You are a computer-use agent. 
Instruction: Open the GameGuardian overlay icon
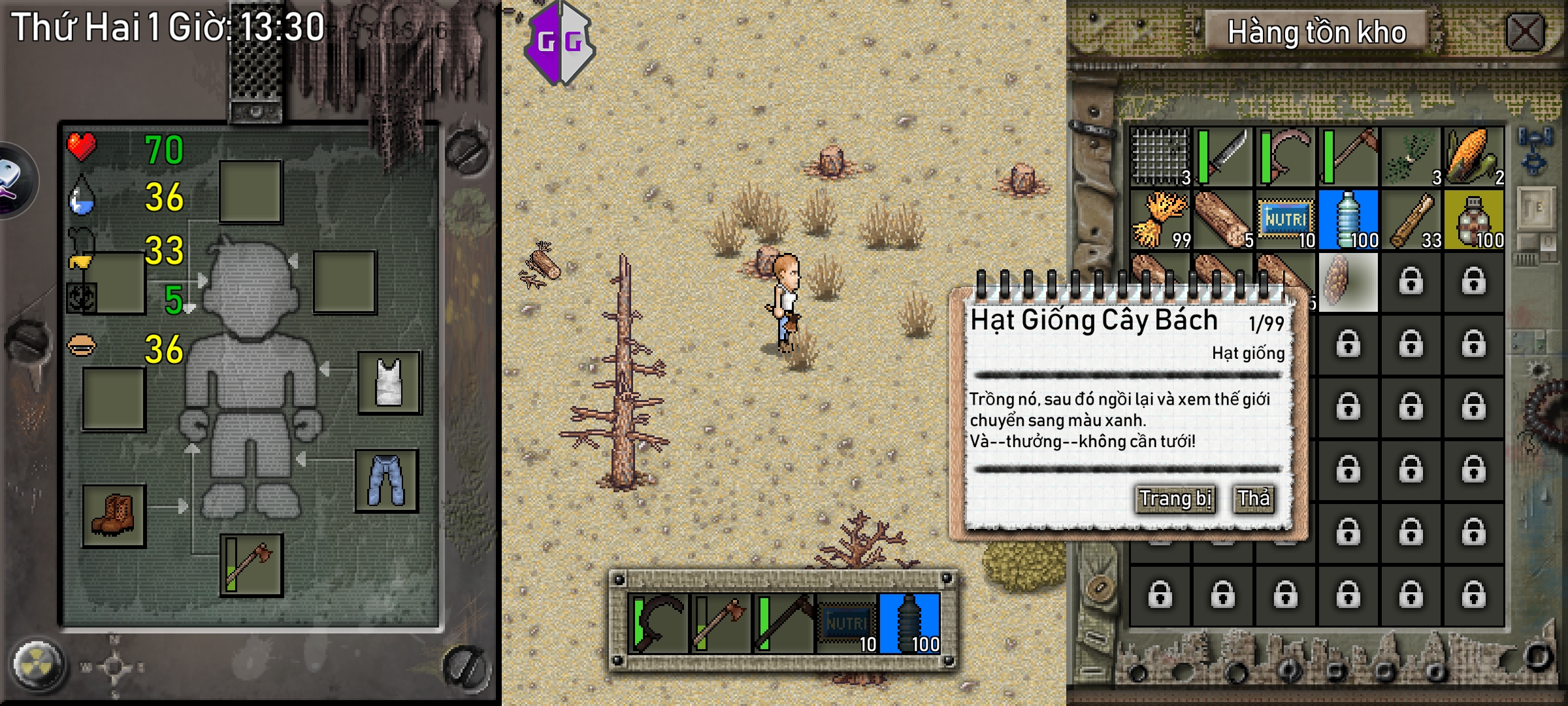tap(560, 42)
